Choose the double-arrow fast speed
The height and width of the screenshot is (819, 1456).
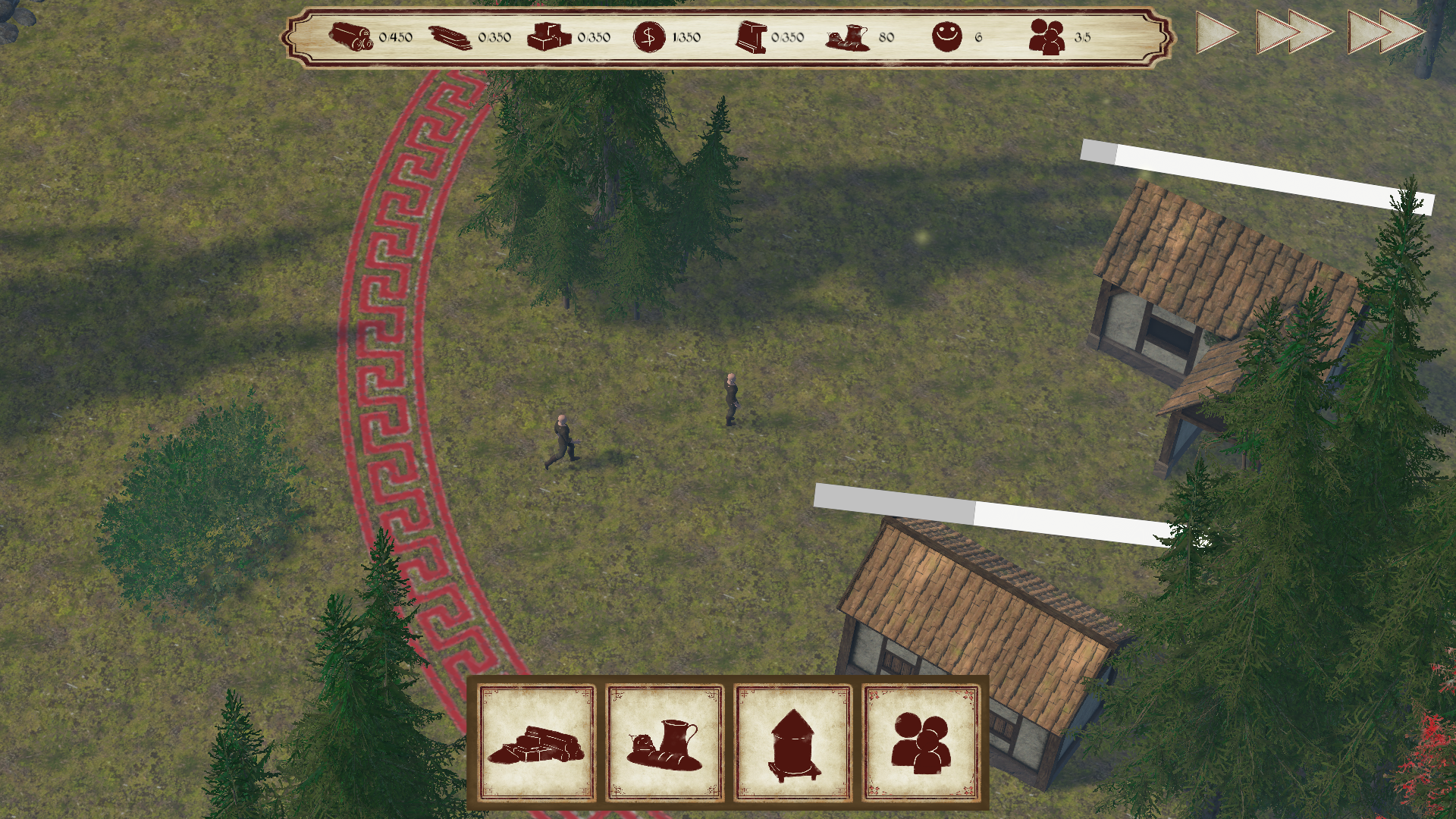pyautogui.click(x=1293, y=33)
